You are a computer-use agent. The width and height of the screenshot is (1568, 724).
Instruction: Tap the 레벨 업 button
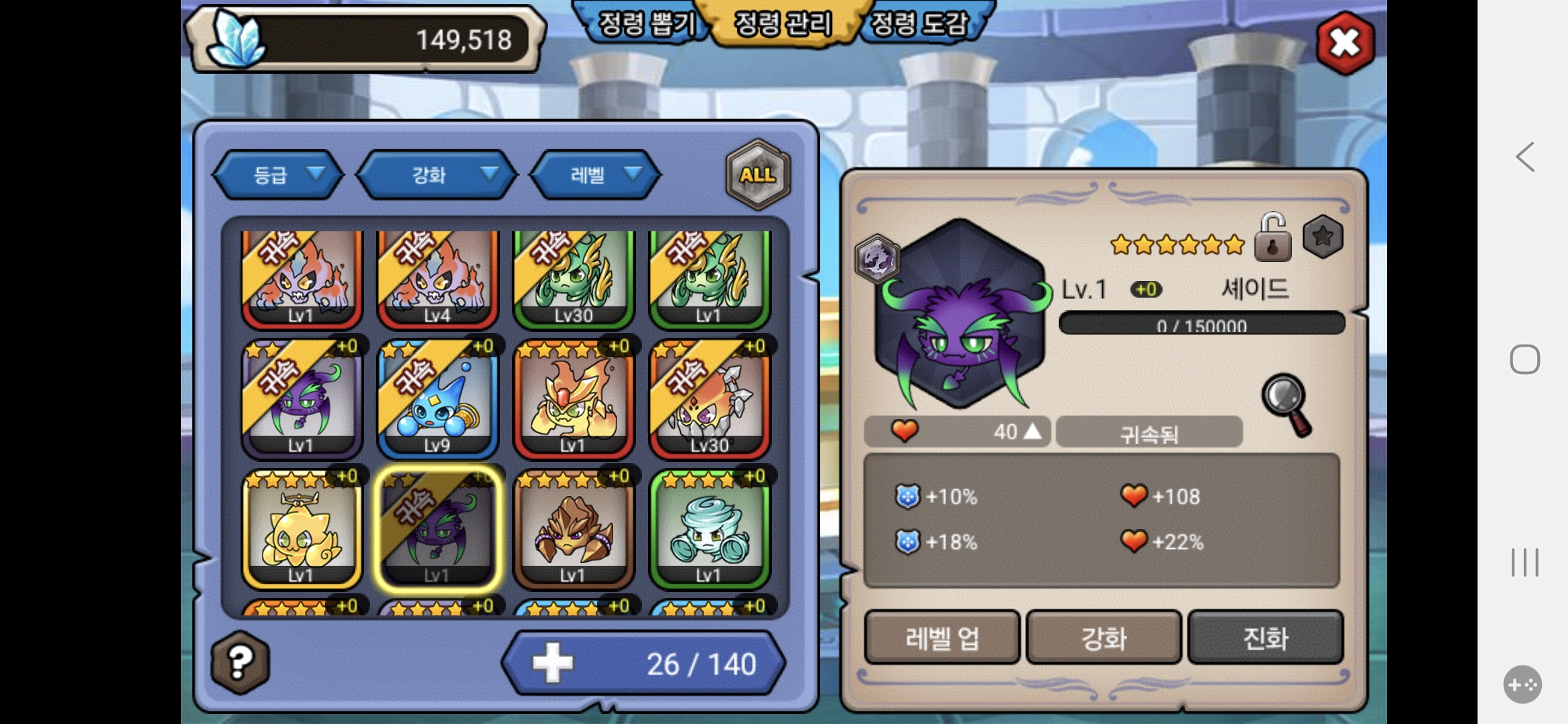click(x=941, y=638)
